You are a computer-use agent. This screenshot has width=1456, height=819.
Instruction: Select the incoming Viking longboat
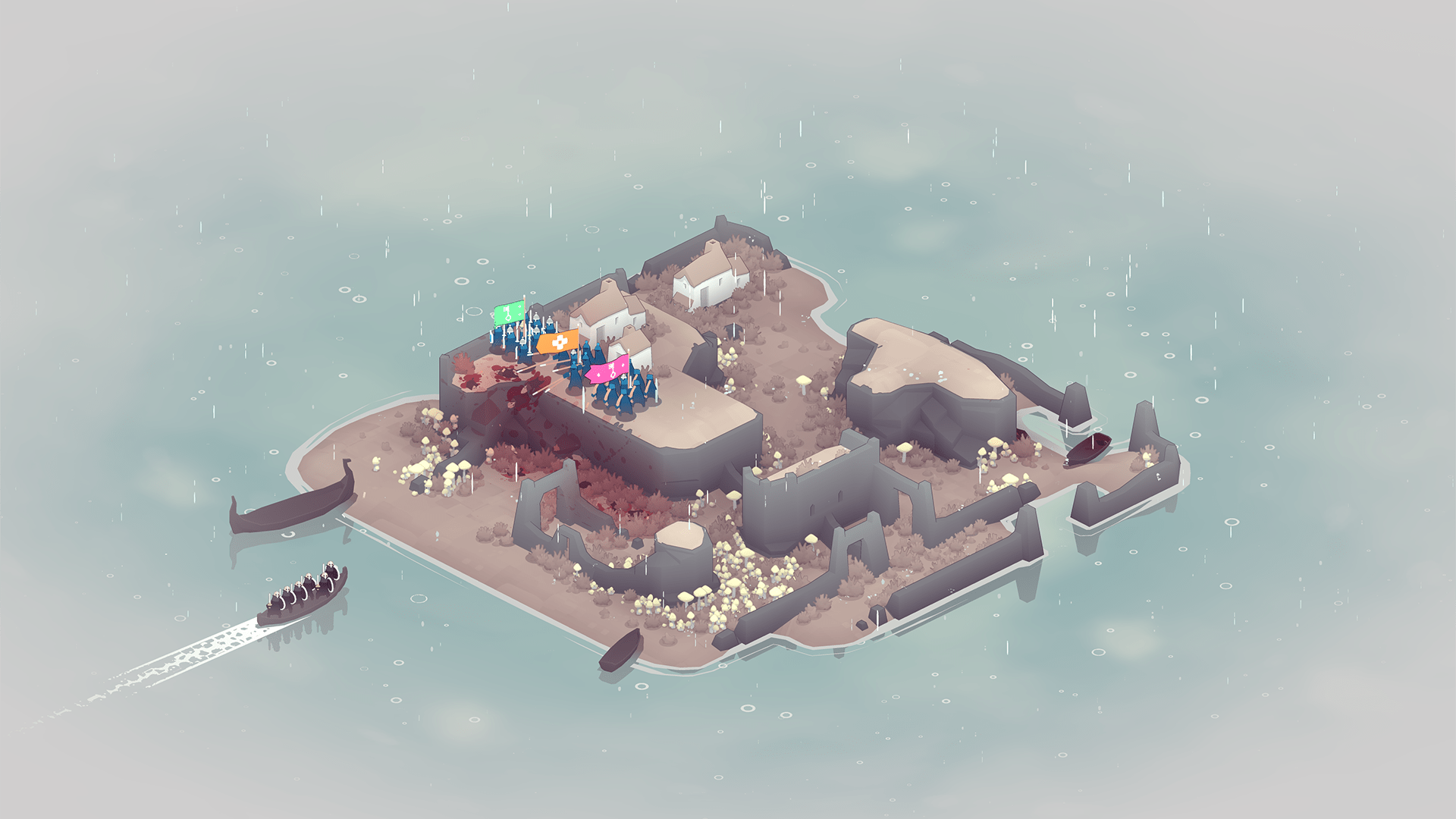click(x=302, y=601)
